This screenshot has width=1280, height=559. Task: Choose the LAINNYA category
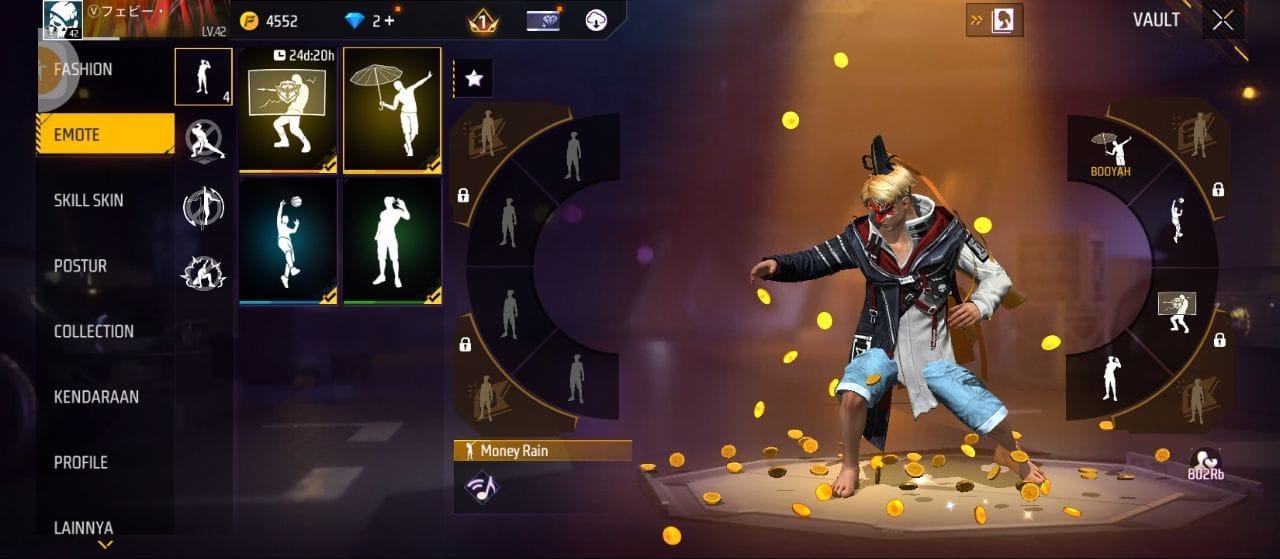[x=83, y=527]
